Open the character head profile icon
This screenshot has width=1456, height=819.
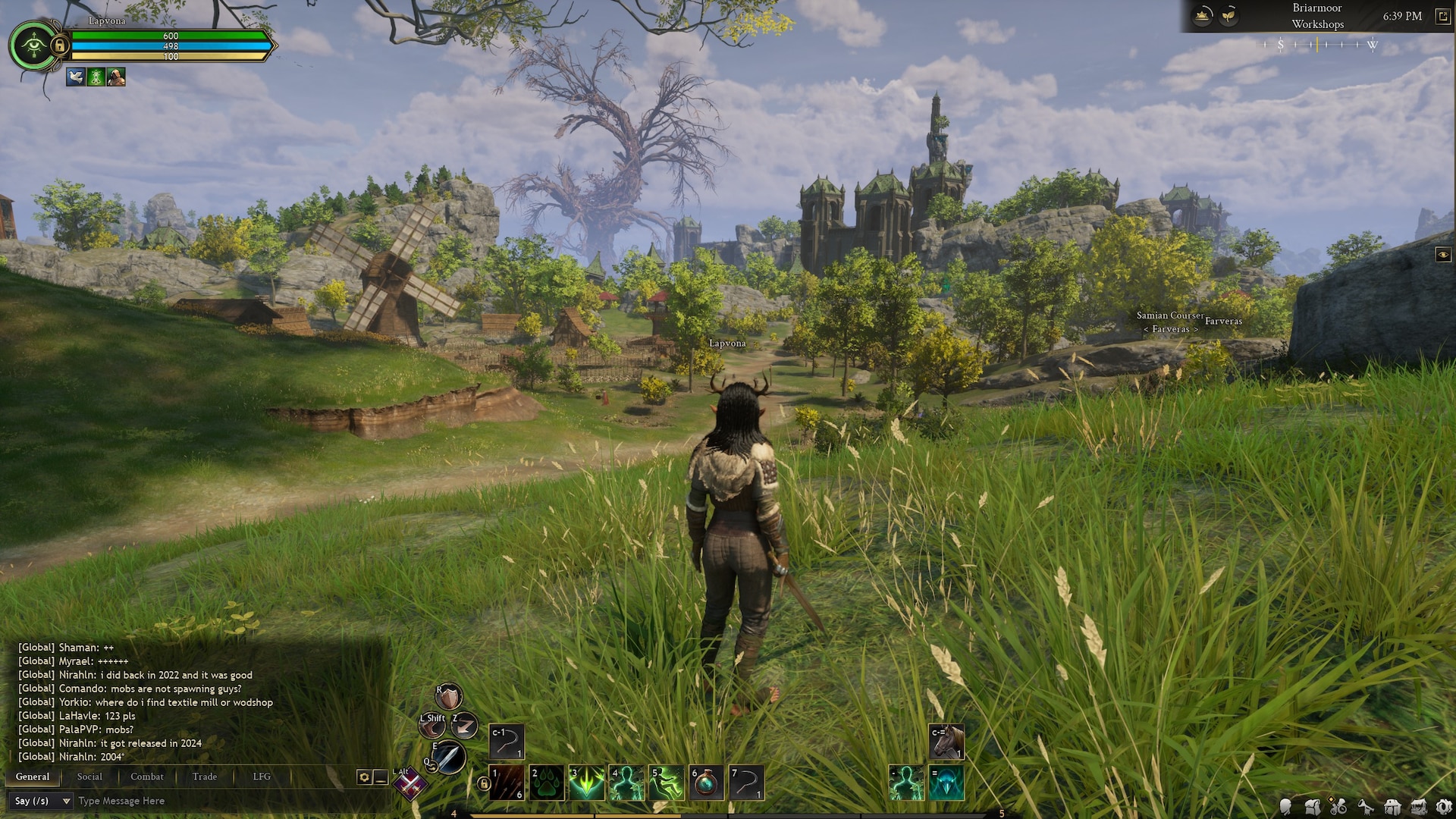point(1286,807)
